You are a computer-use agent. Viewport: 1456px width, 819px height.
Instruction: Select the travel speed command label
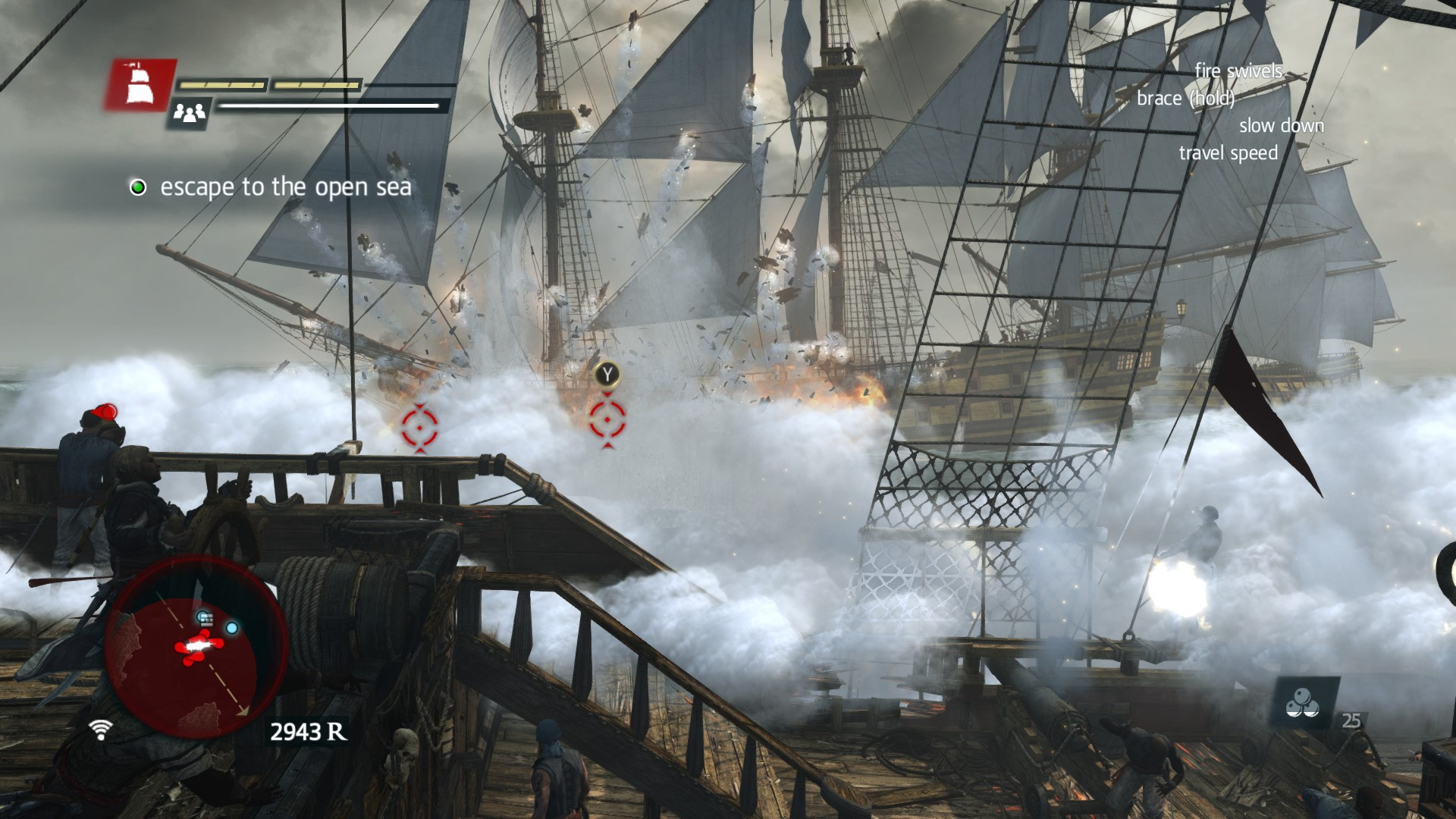click(x=1228, y=153)
